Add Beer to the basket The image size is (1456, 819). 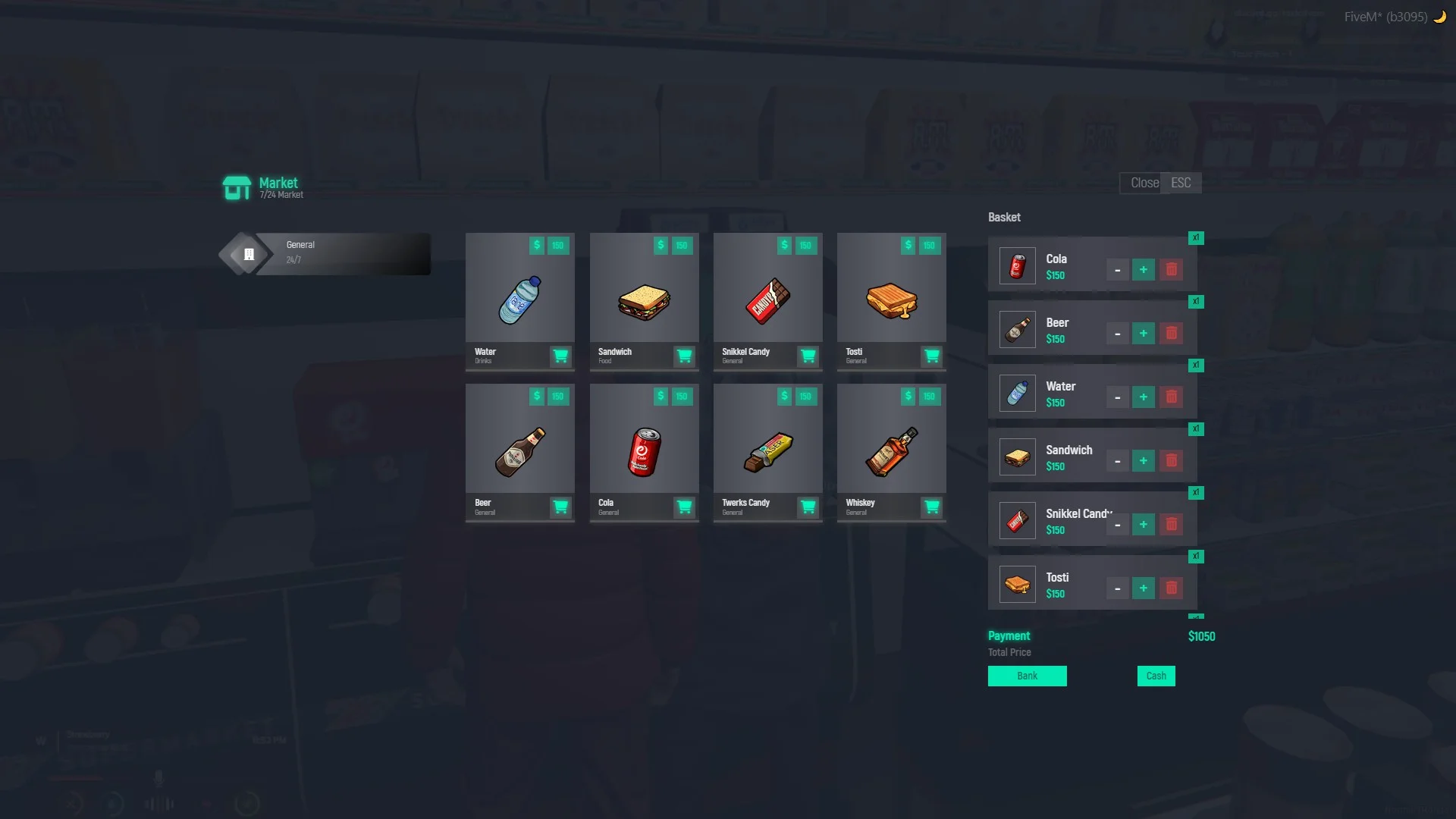pyautogui.click(x=560, y=507)
